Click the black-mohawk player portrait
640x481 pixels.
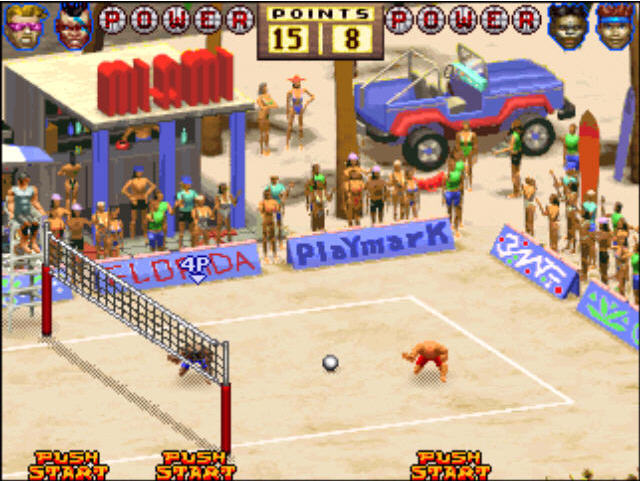(x=73, y=25)
